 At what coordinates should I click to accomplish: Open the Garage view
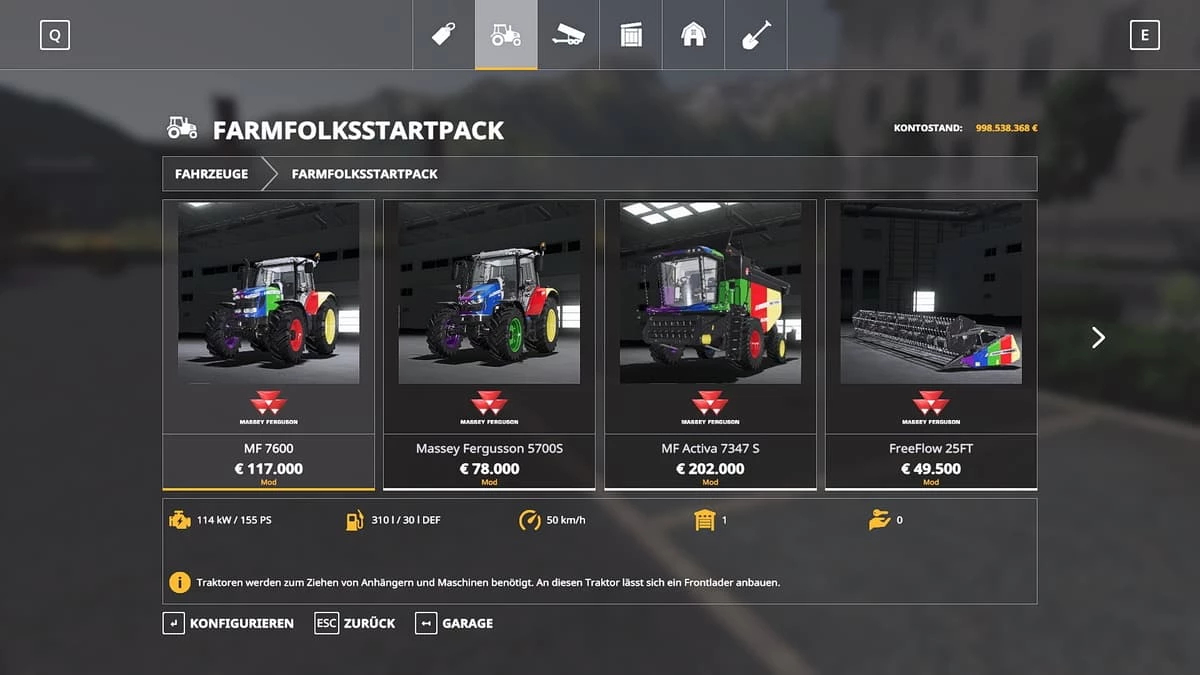click(454, 623)
